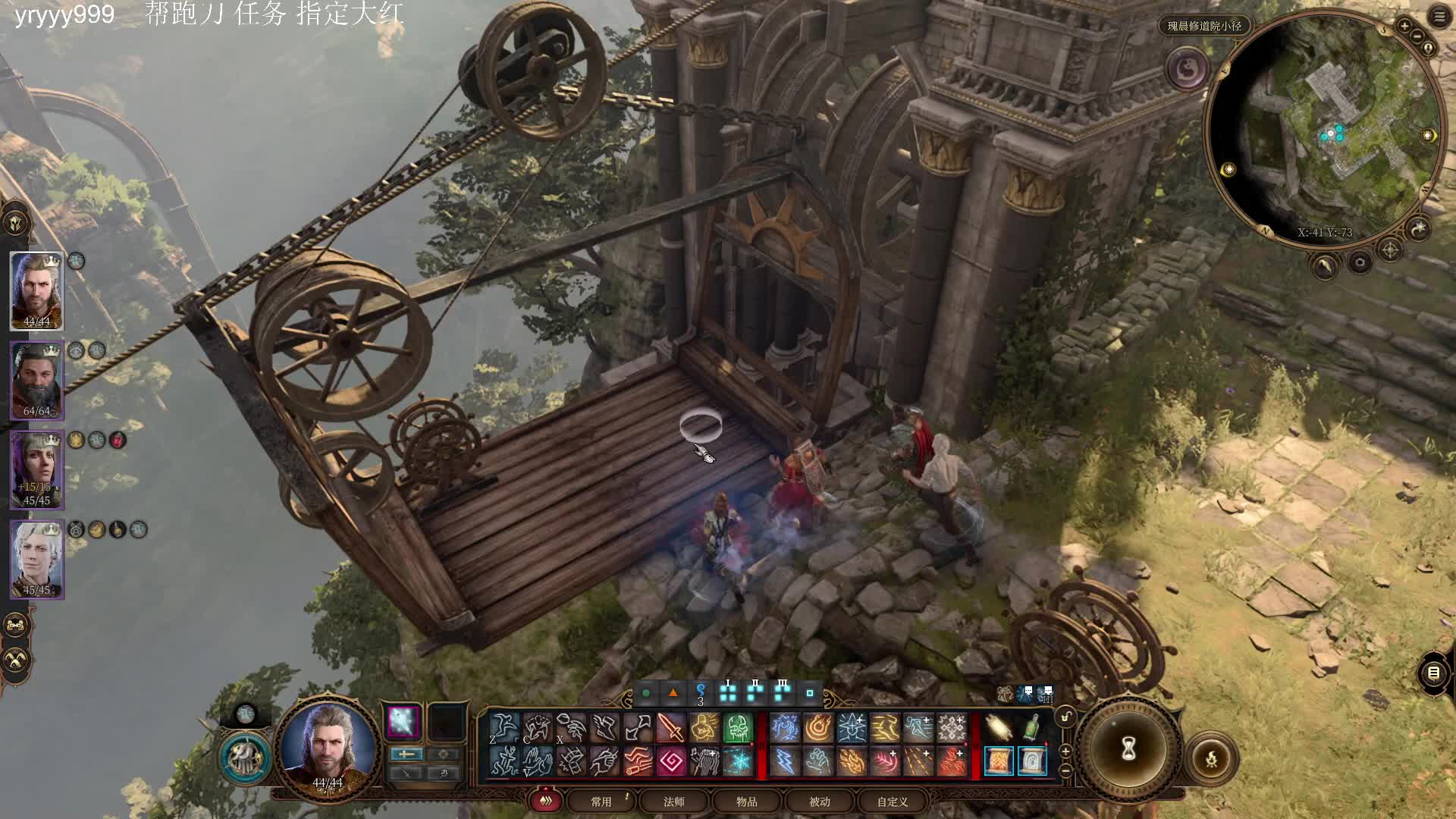Click the hourglass end-turn button
This screenshot has height=819, width=1456.
pos(1128,749)
